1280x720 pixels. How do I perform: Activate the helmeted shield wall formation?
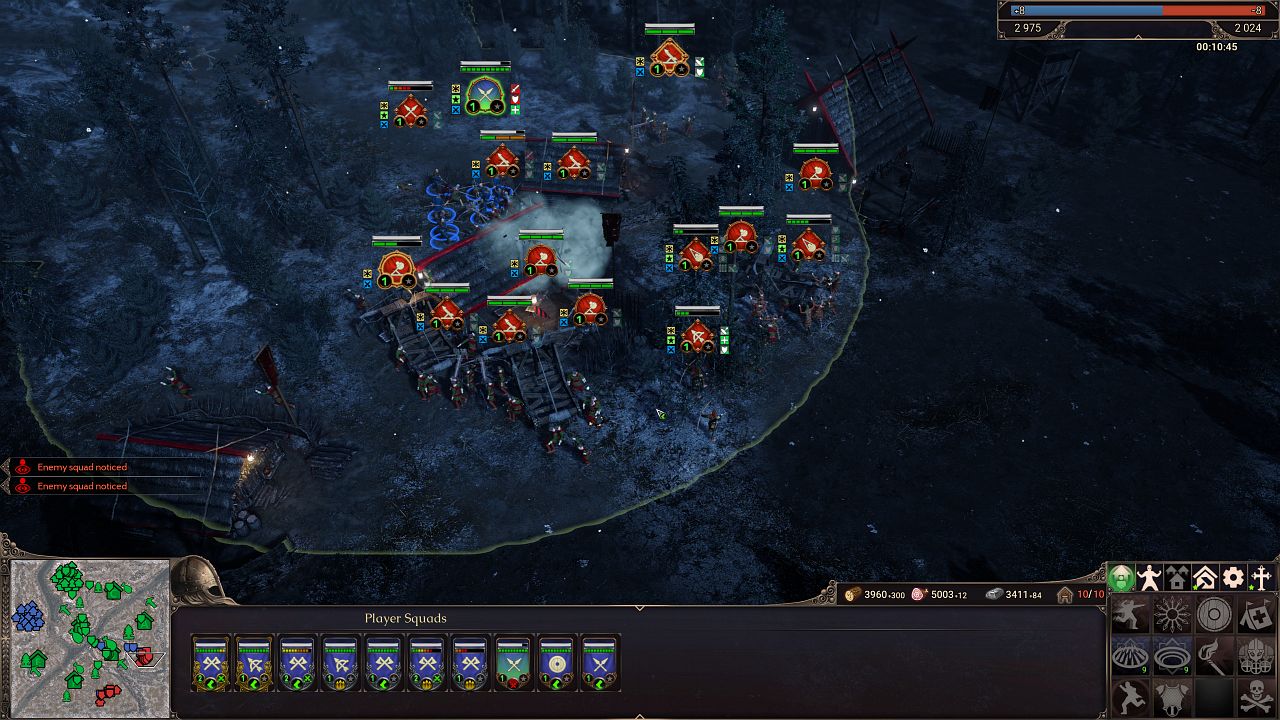(x=1256, y=656)
